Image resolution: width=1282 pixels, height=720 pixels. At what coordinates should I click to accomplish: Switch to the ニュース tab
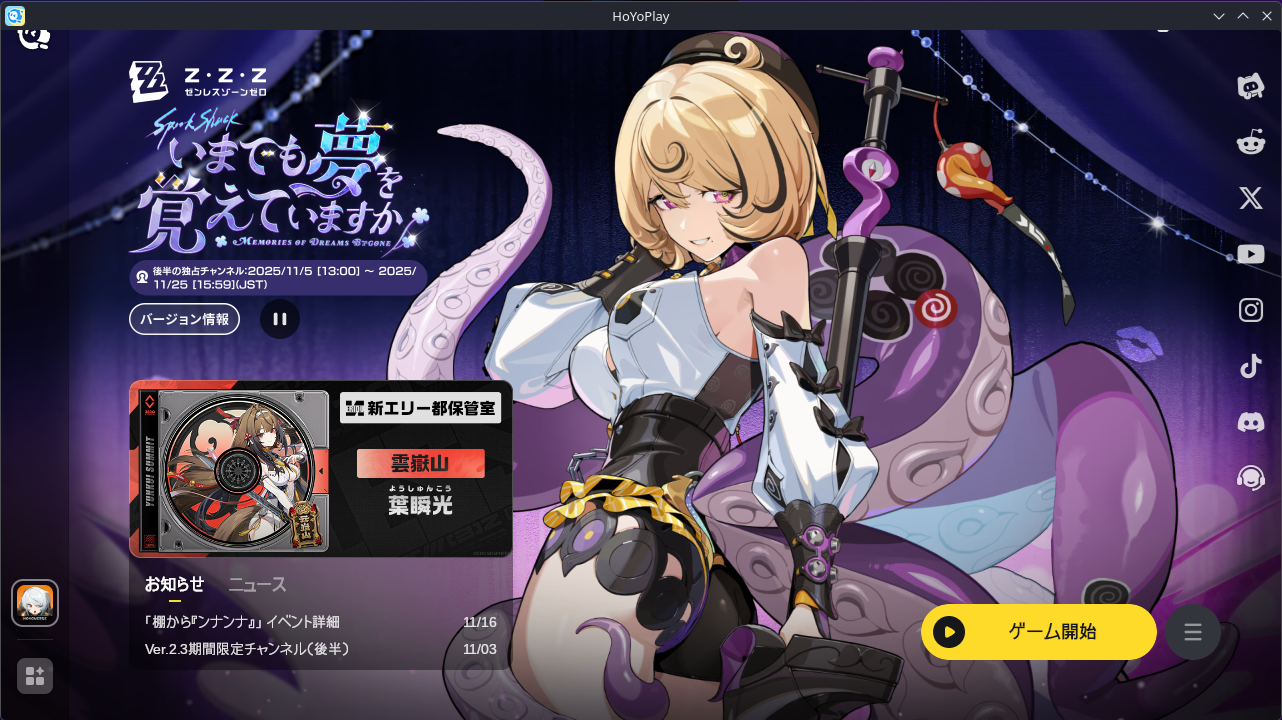tap(258, 584)
